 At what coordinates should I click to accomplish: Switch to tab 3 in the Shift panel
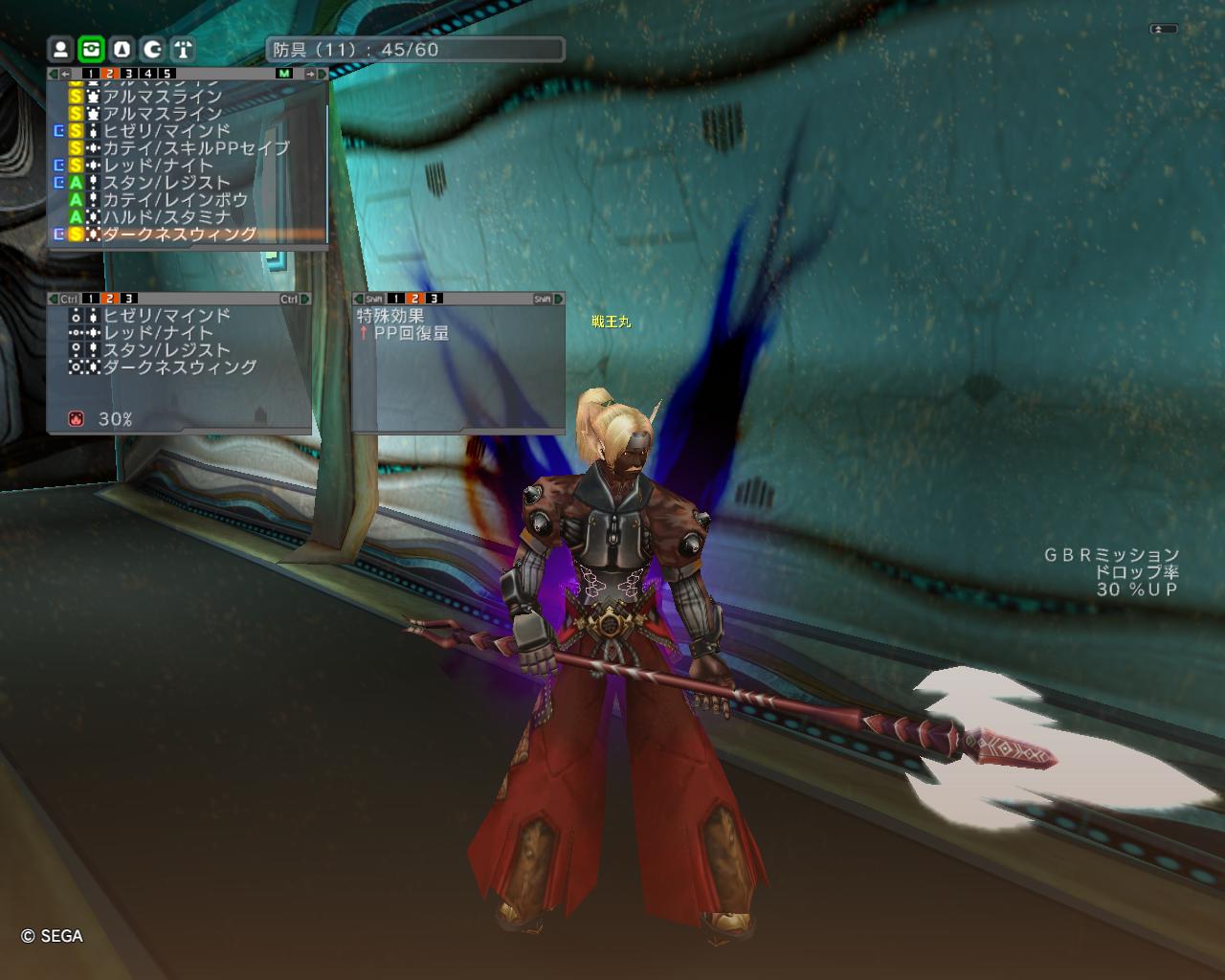(434, 299)
